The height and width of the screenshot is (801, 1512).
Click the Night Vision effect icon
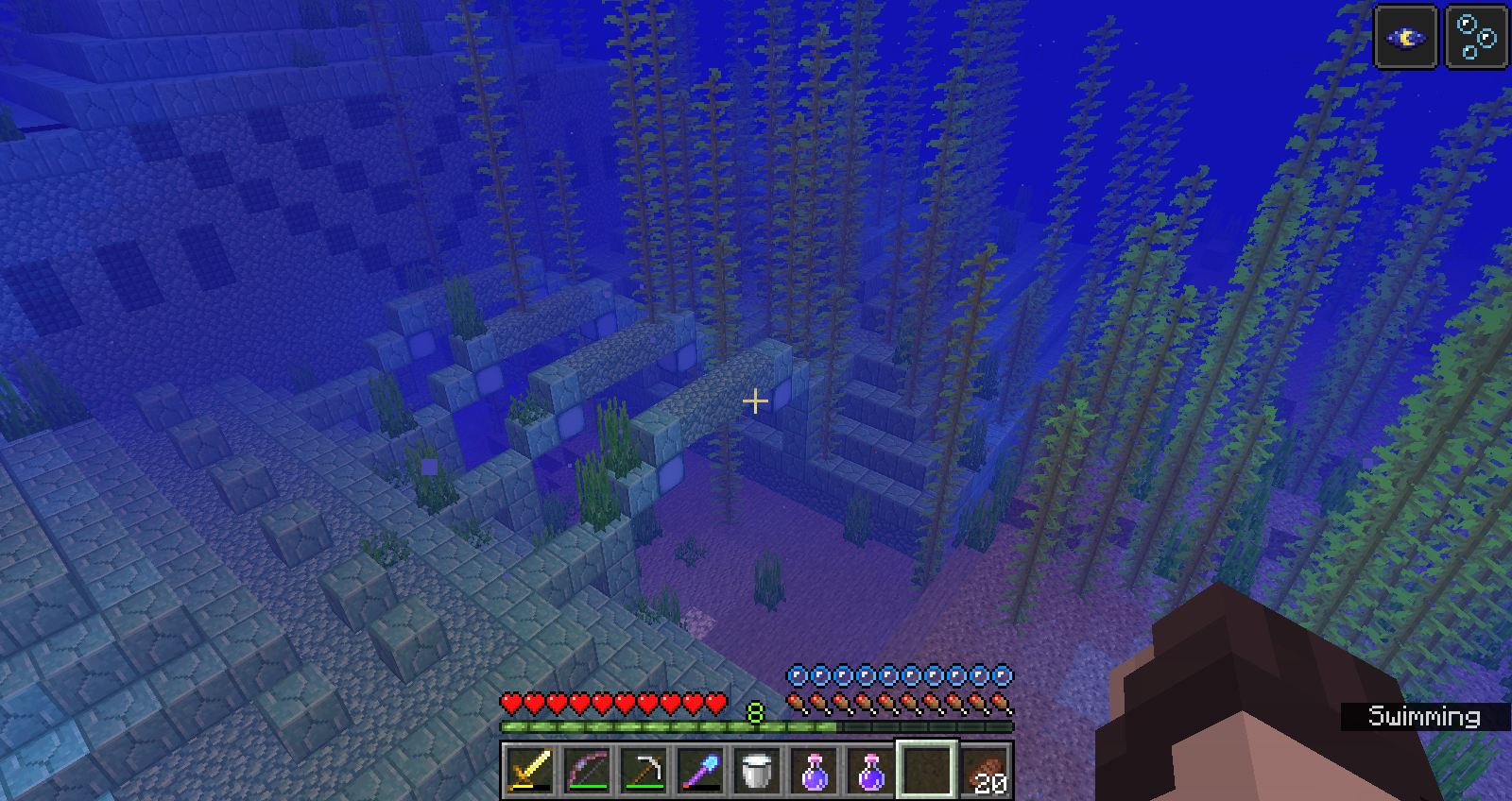point(1405,38)
